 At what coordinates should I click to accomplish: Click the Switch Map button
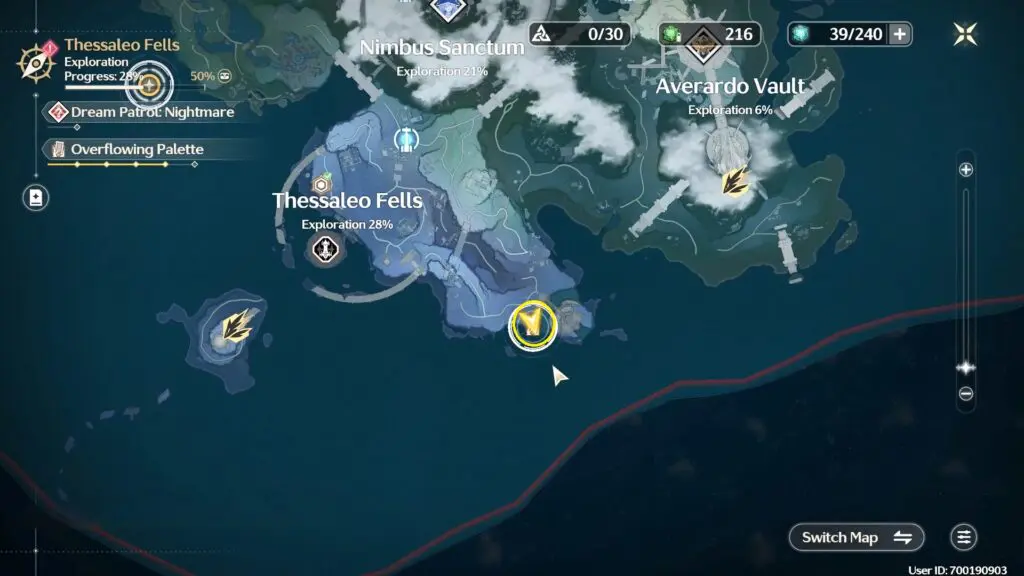point(856,537)
